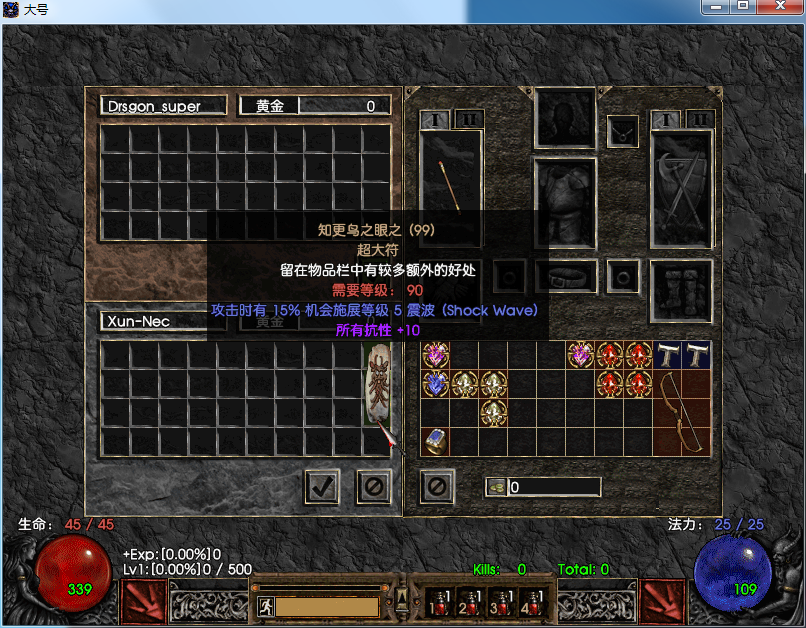The width and height of the screenshot is (806, 628).
Task: Click the gold coin button in inventory
Action: coord(496,487)
